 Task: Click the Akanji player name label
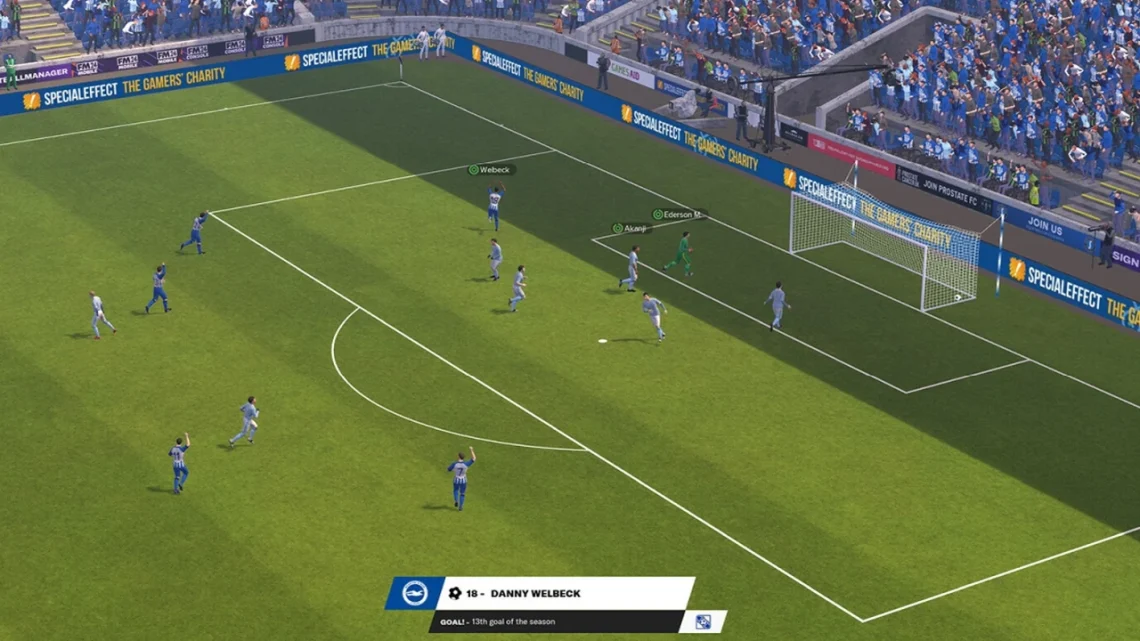(631, 228)
